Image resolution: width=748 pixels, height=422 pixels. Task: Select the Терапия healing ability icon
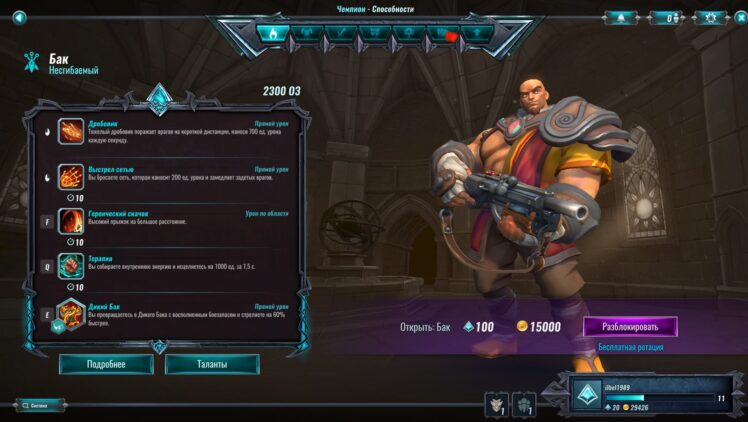[x=70, y=265]
